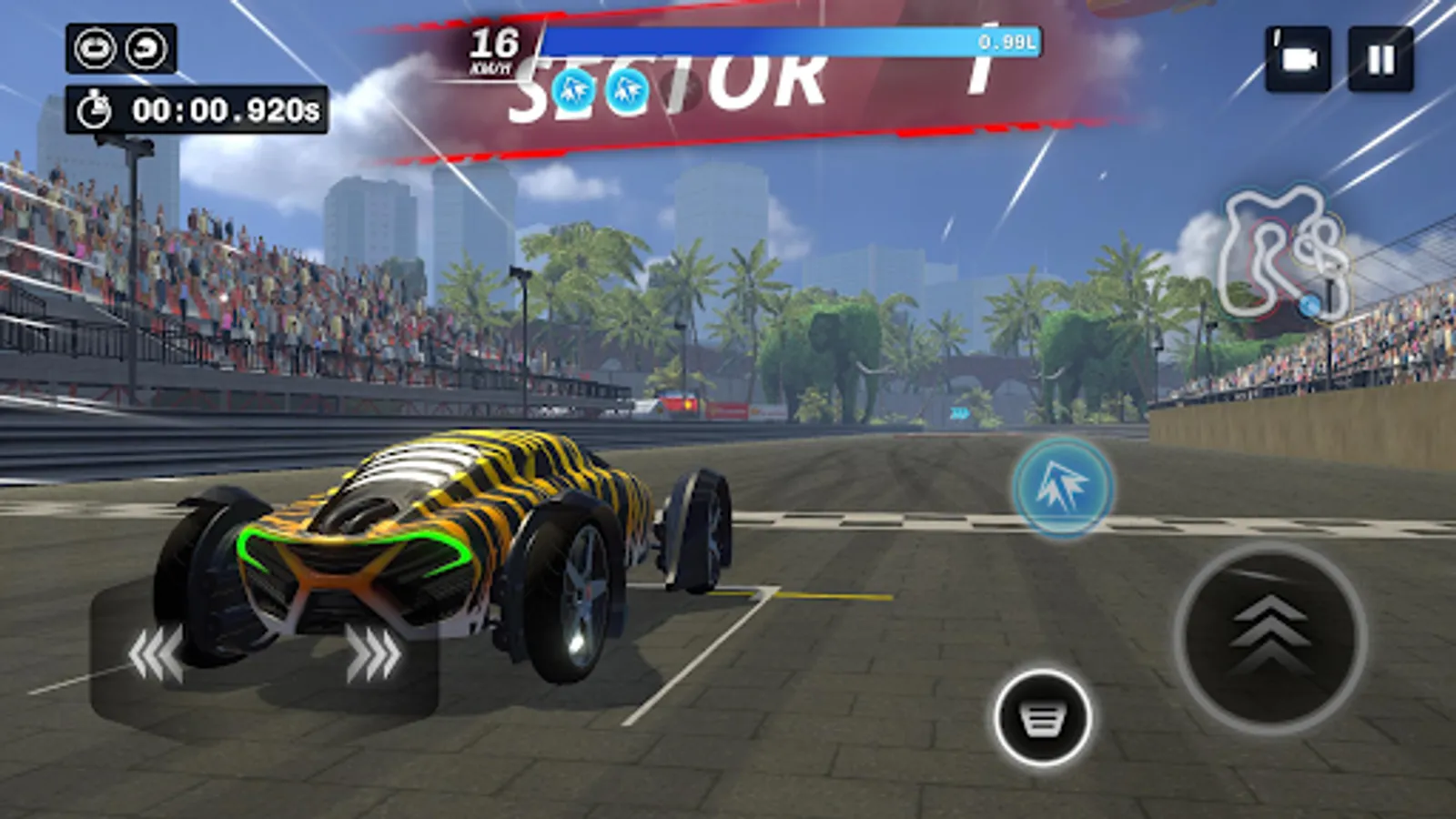Tap the 0.99L nitro fuel label

[1004, 42]
